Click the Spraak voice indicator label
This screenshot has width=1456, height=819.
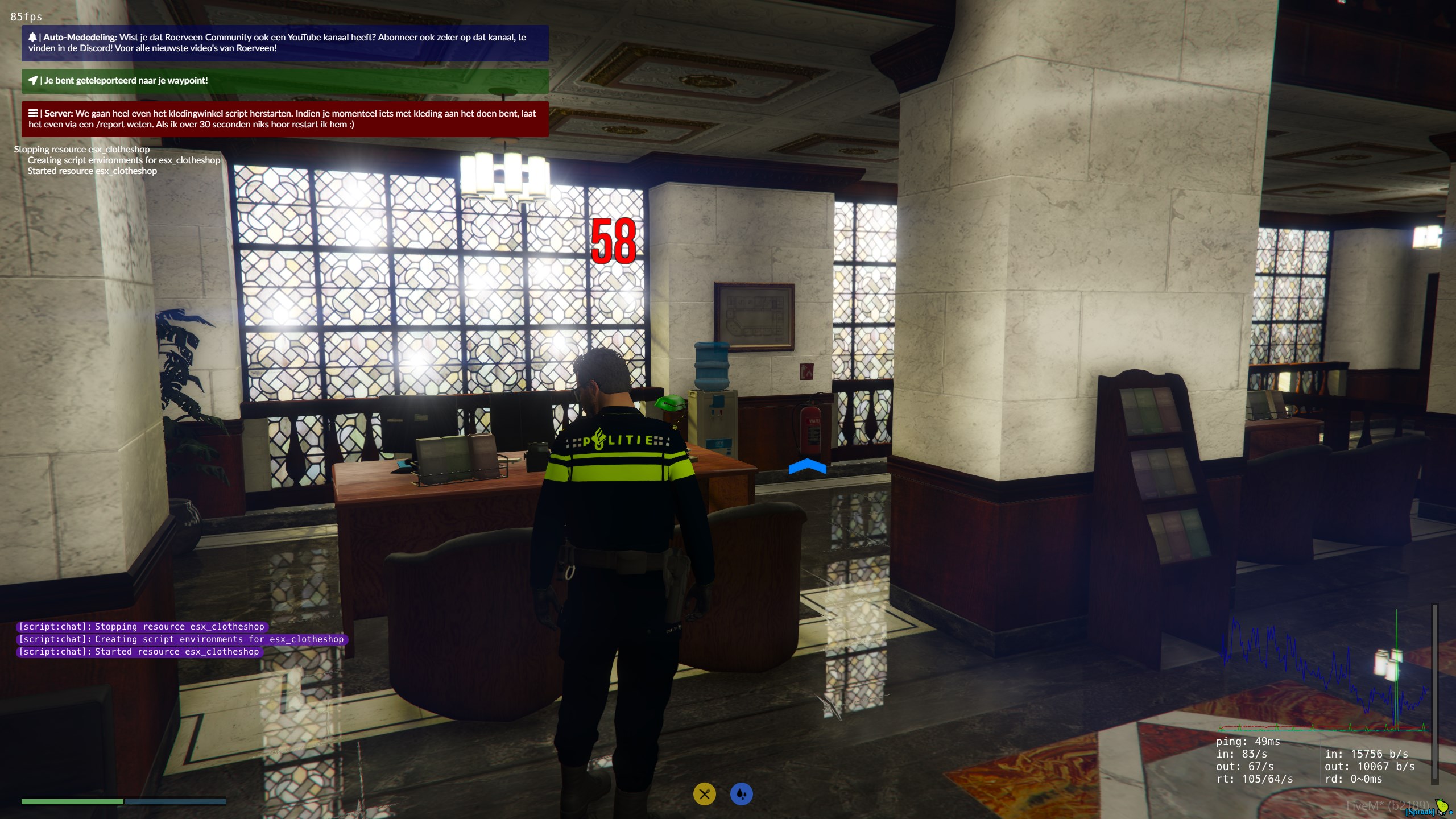1420,812
